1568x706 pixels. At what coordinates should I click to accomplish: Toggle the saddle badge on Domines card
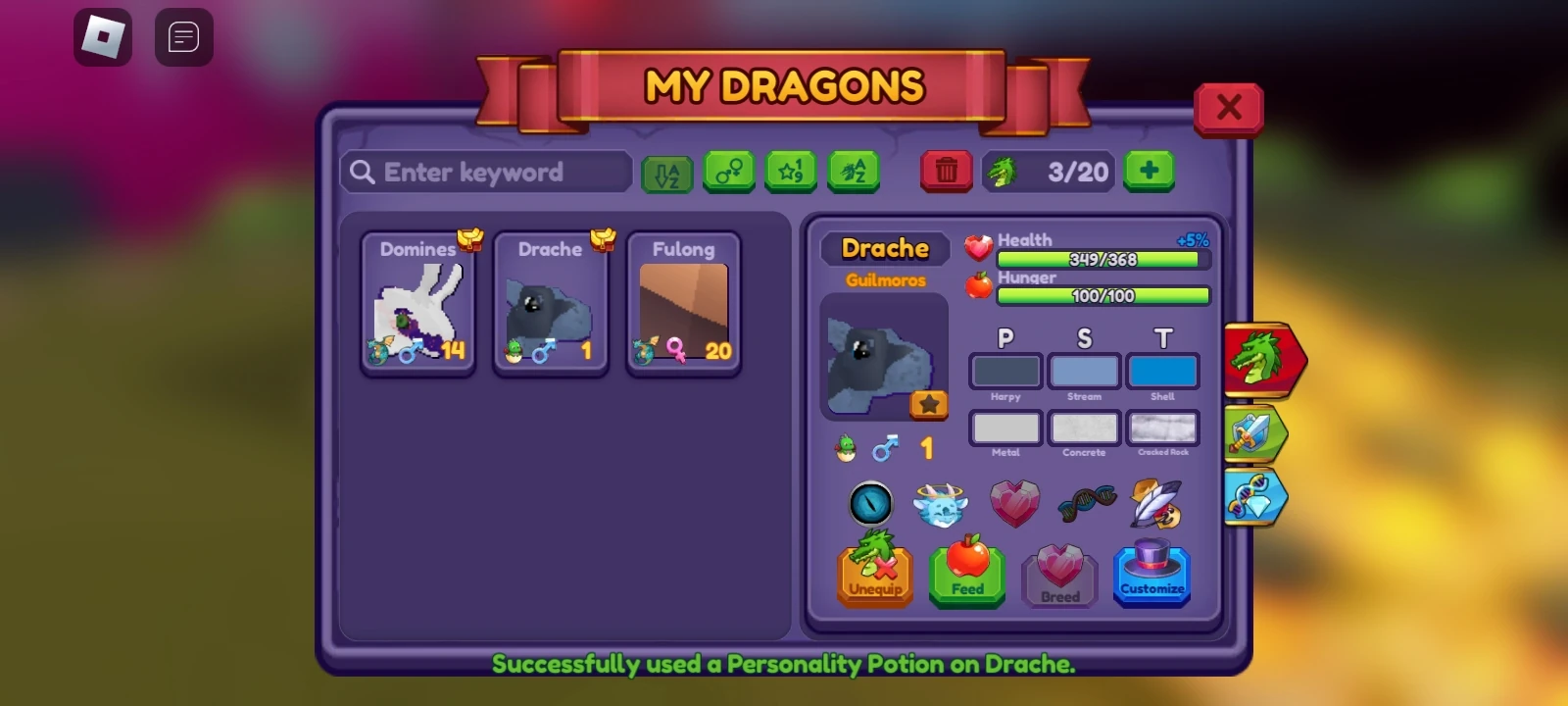(469, 238)
